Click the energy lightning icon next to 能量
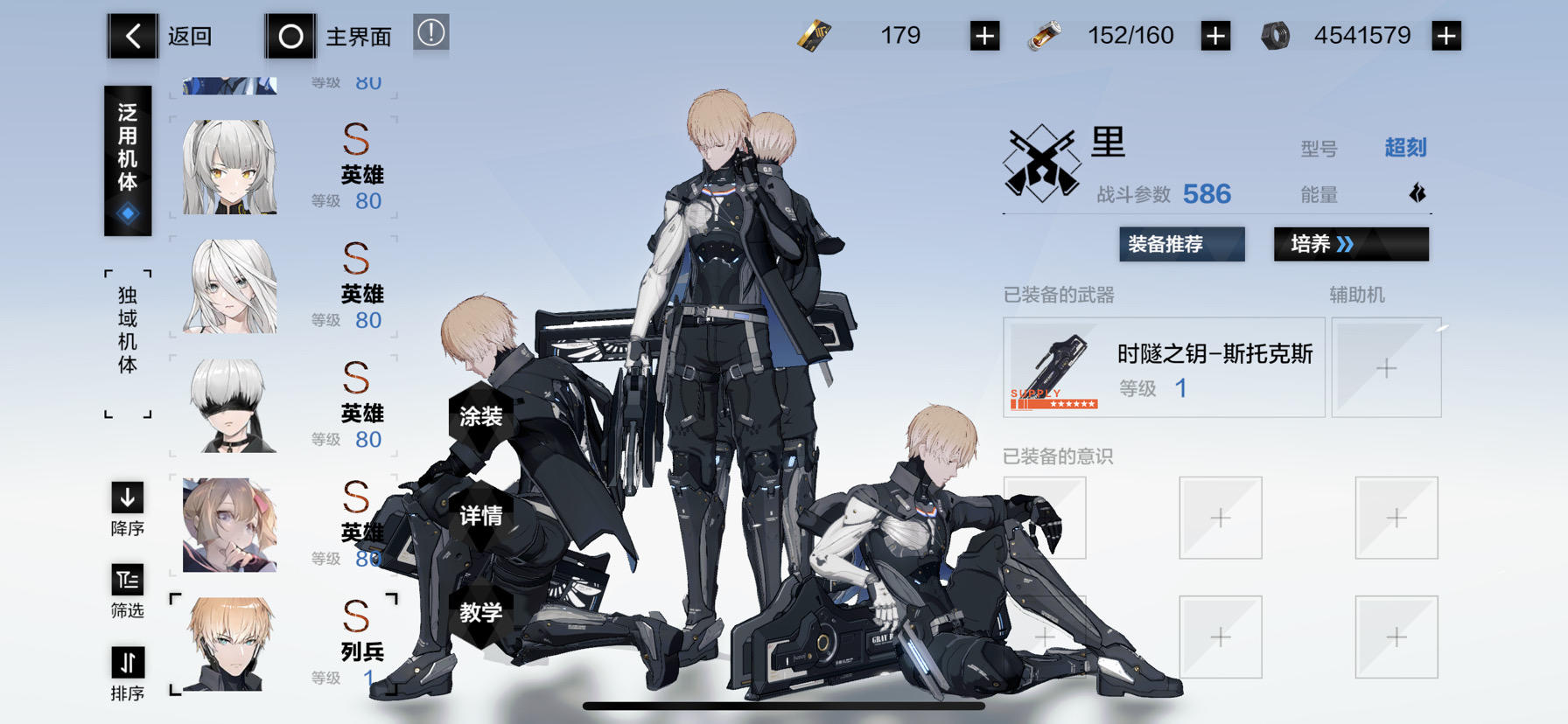 pyautogui.click(x=1417, y=194)
